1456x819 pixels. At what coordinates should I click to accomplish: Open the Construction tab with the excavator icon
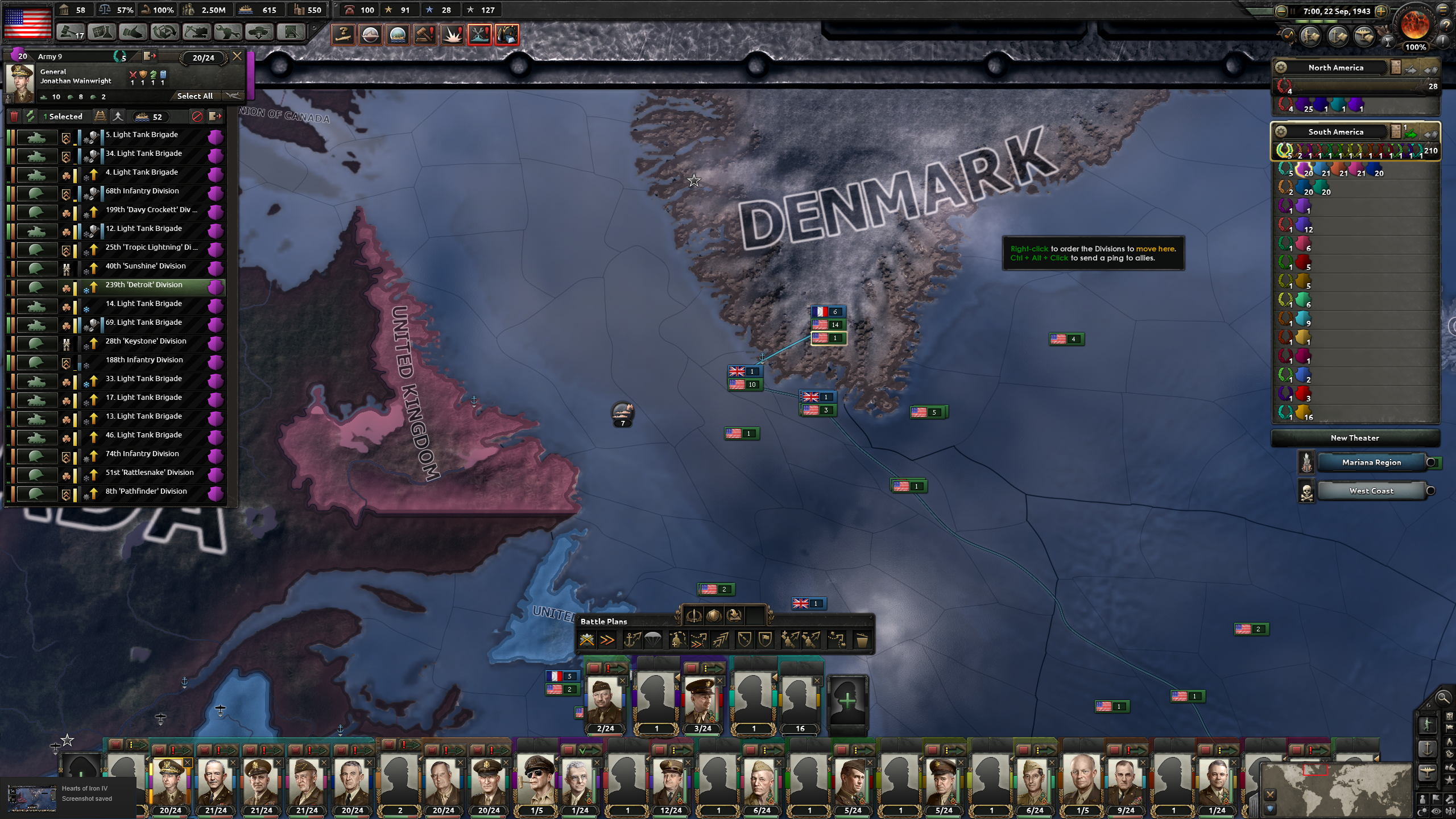196,32
